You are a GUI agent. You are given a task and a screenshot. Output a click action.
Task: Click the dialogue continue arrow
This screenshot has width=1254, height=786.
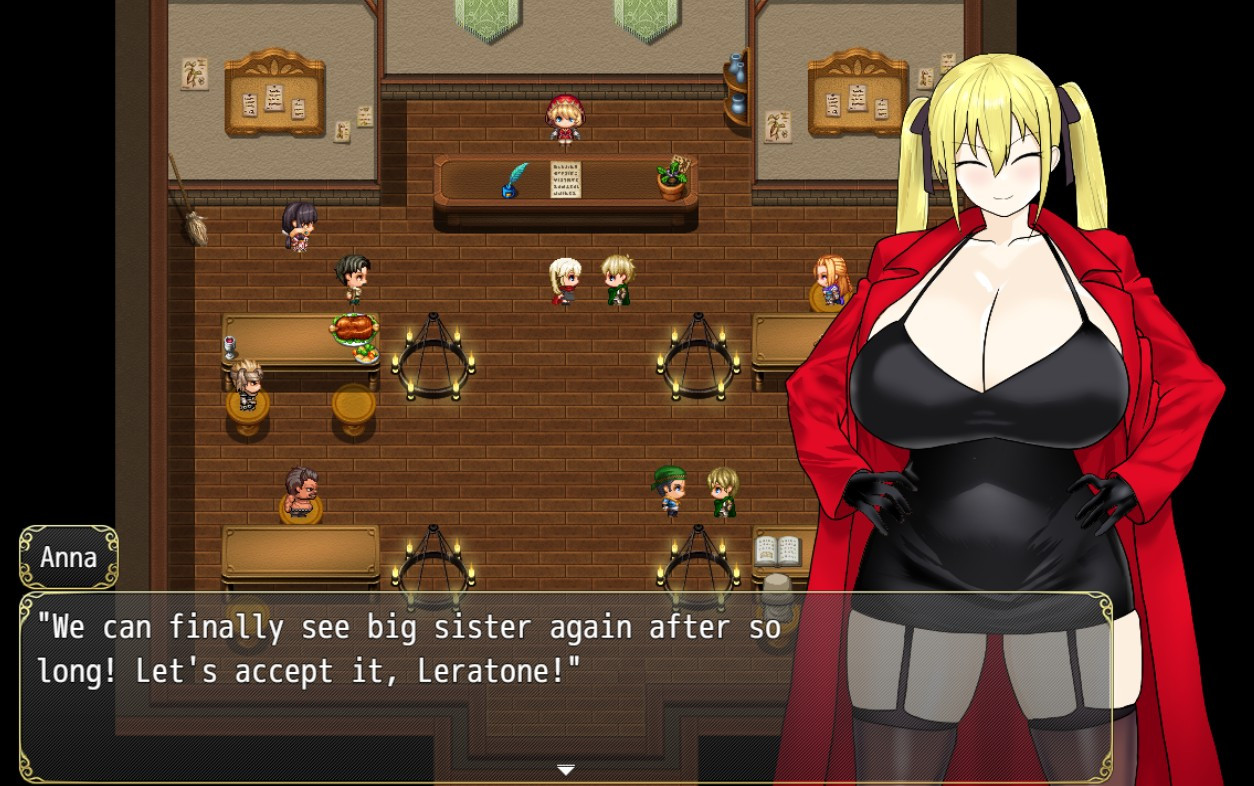click(565, 770)
